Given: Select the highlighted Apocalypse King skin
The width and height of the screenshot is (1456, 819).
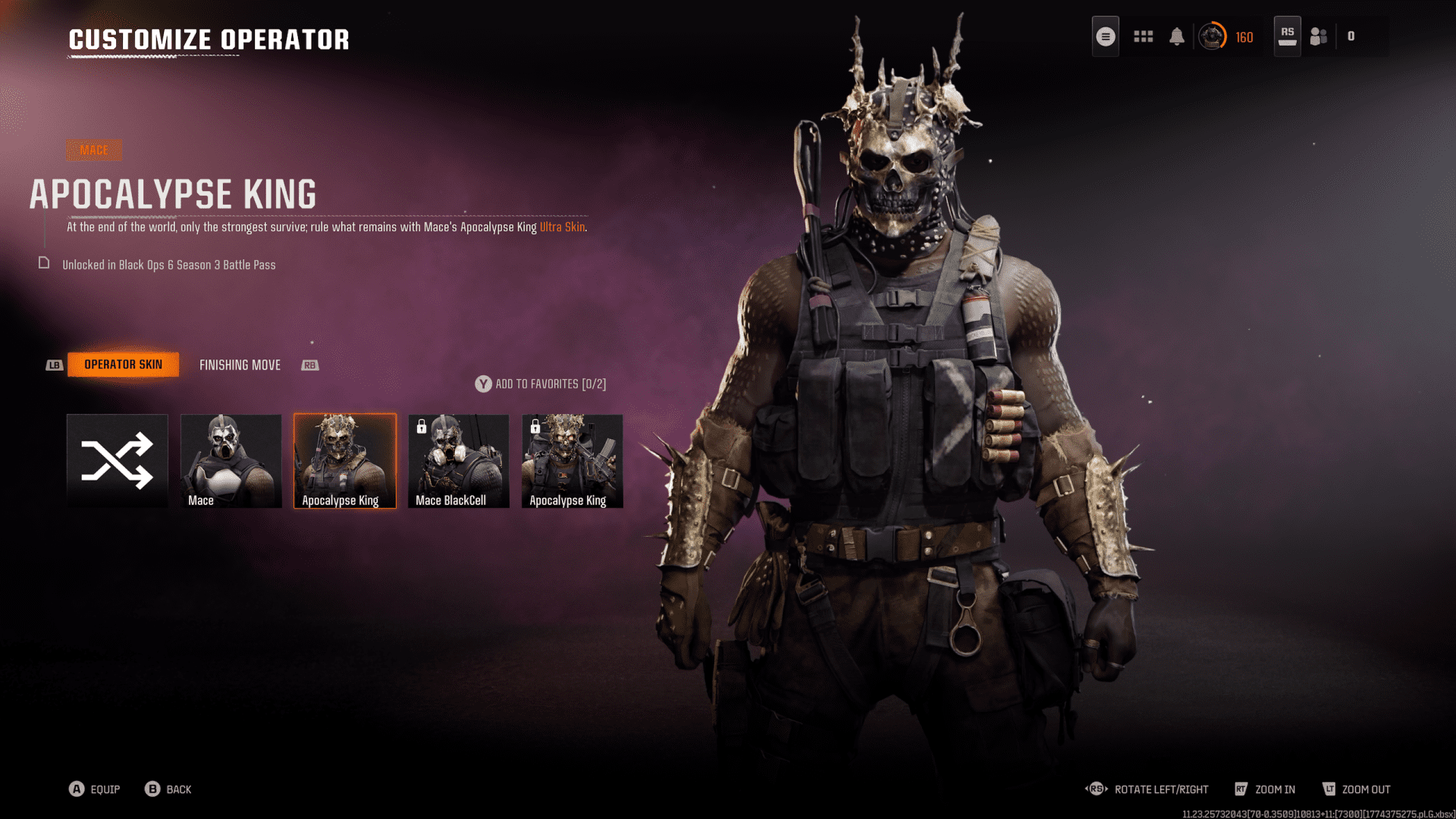Looking at the screenshot, I should (345, 460).
